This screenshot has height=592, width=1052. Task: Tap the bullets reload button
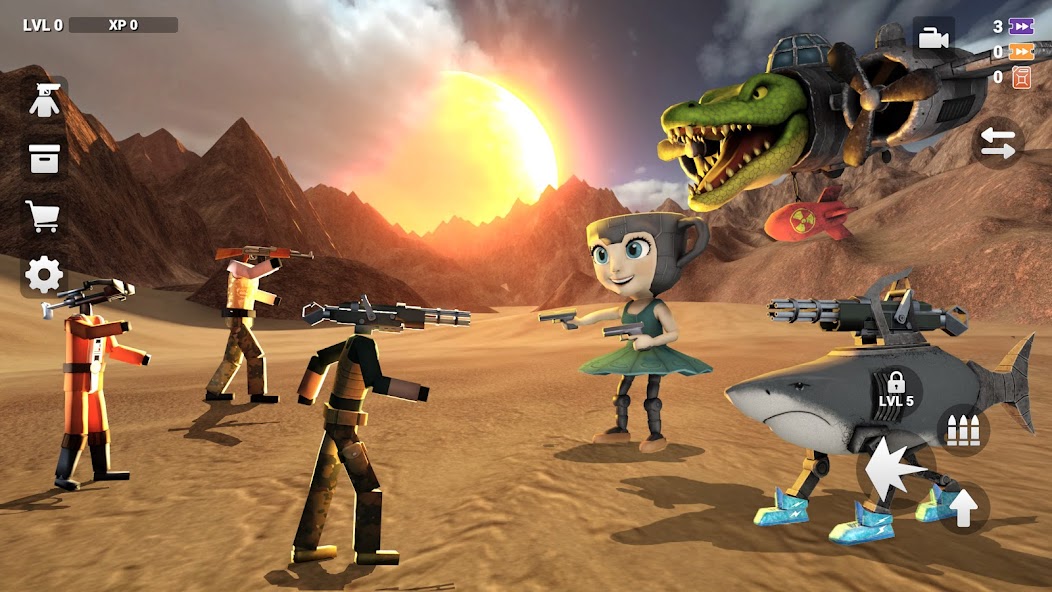(963, 430)
